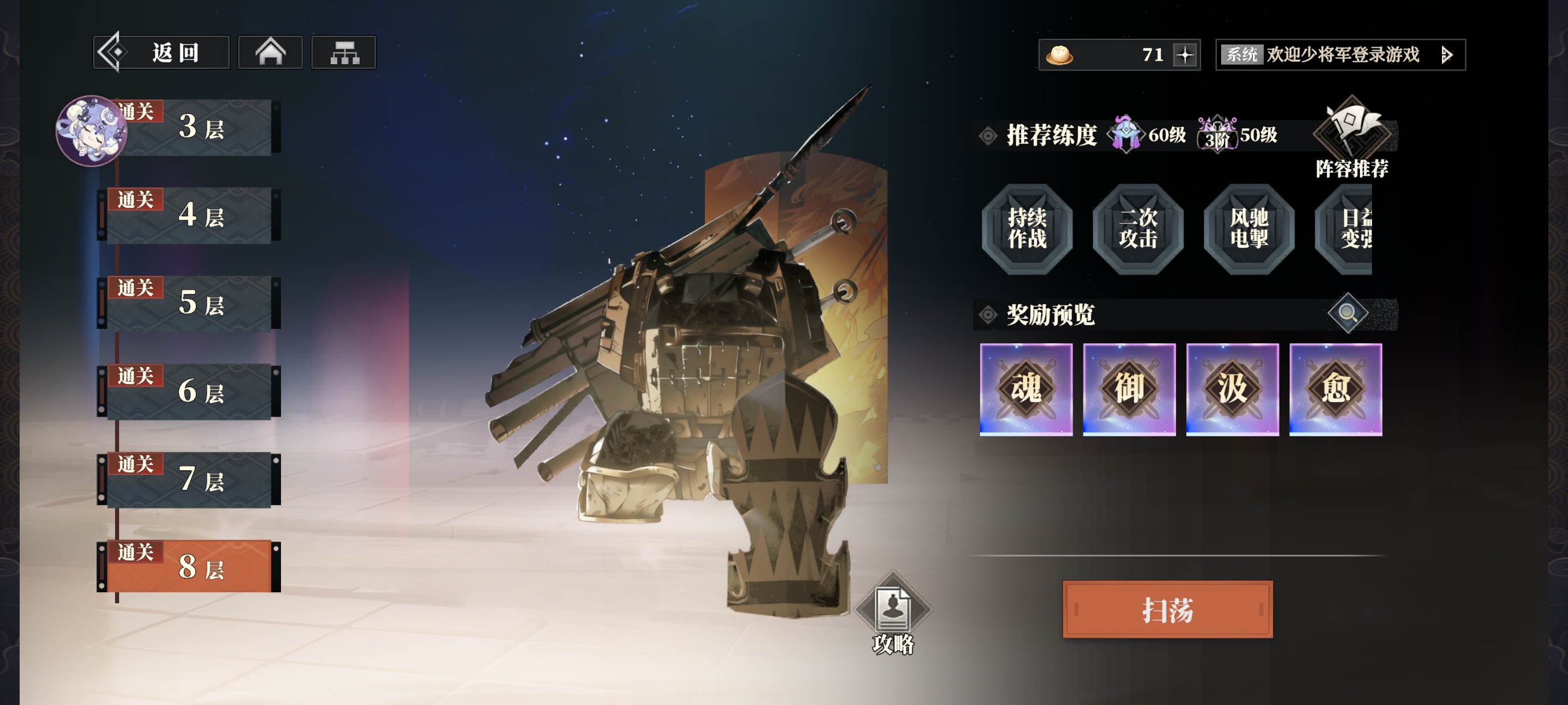Start sweep with the 扫荡 button
1568x705 pixels.
1167,610
